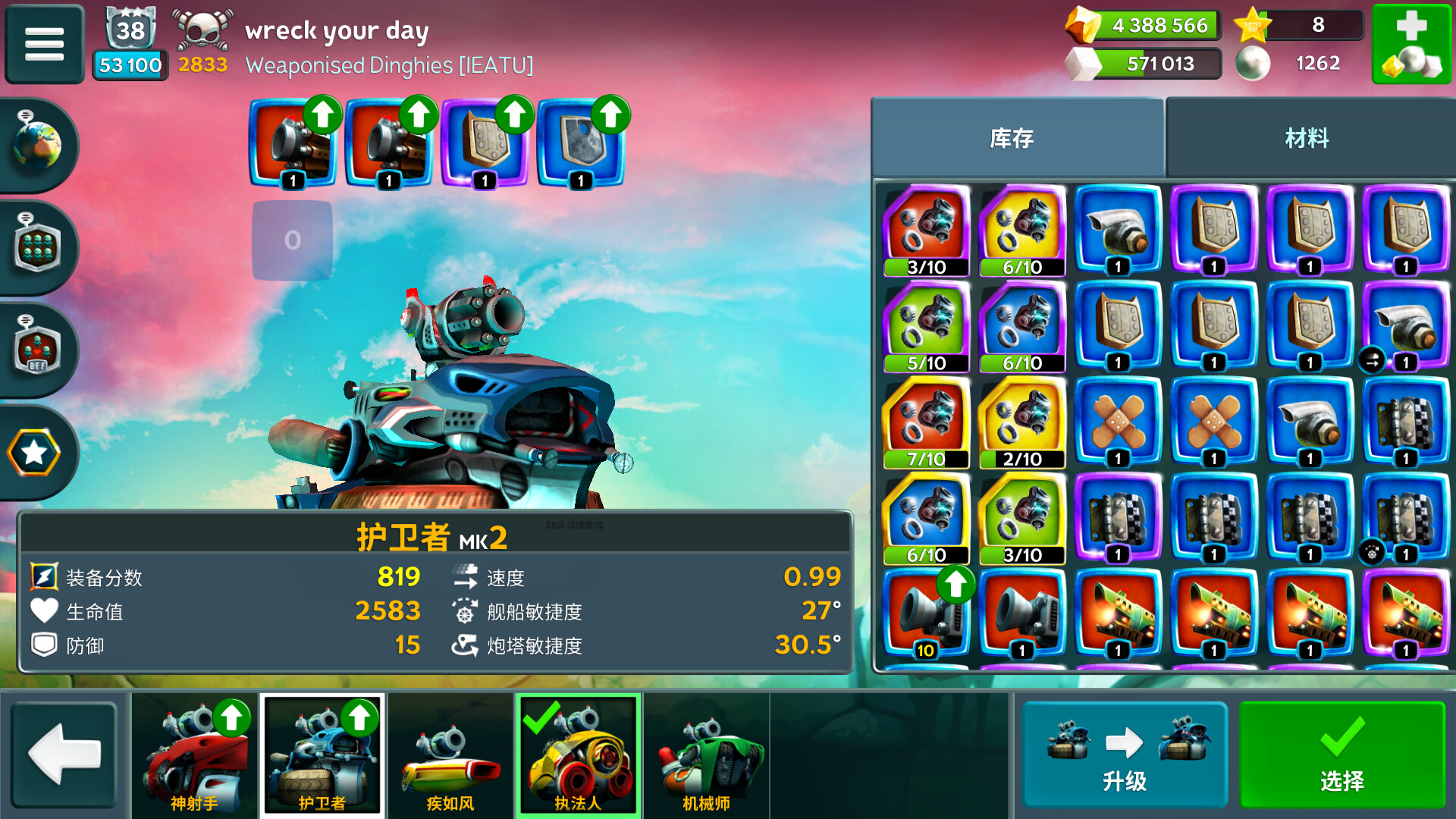Select the inventory cannon with count 10
This screenshot has width=1456, height=819.
(926, 613)
